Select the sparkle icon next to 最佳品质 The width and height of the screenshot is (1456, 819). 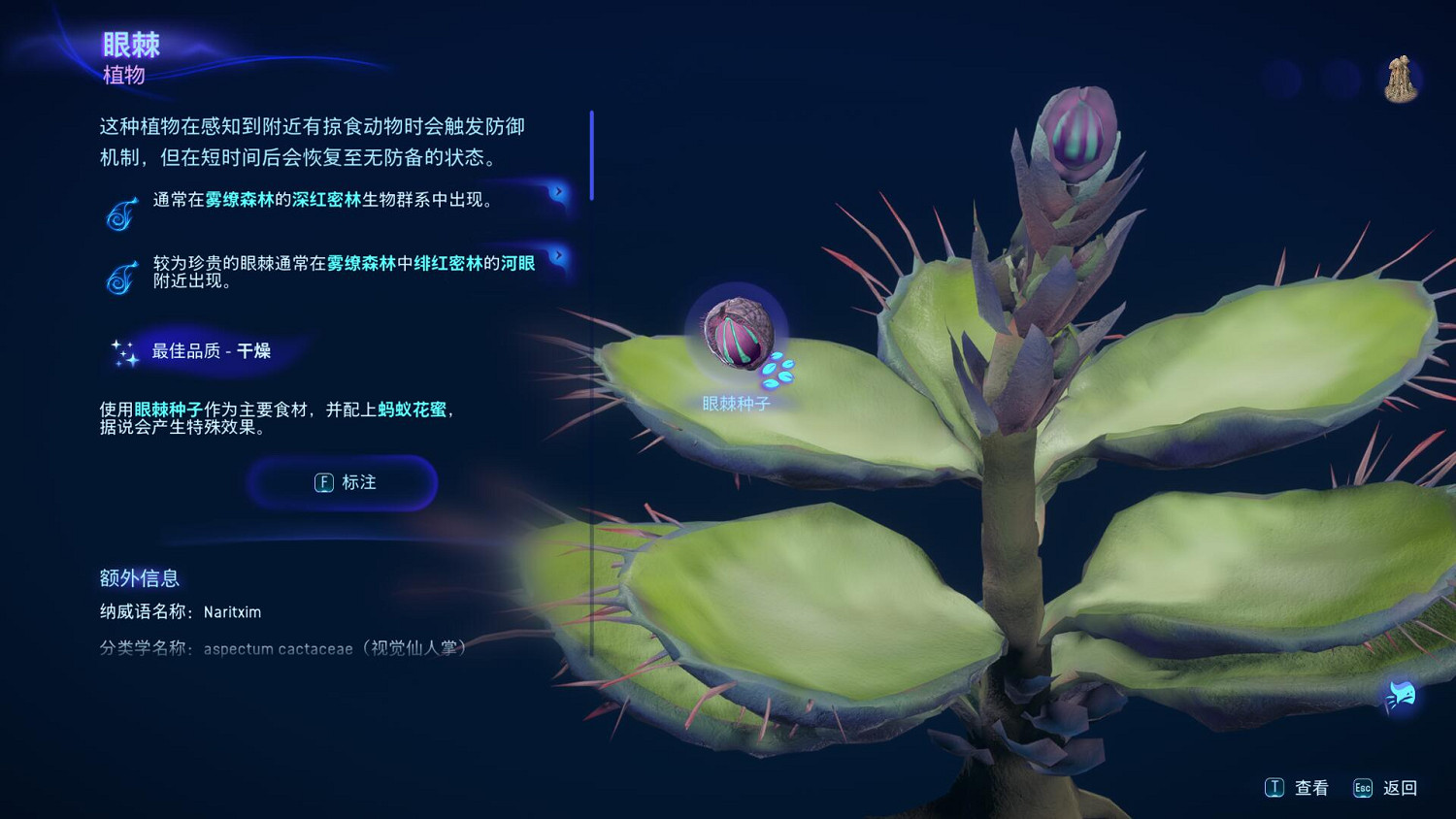123,353
